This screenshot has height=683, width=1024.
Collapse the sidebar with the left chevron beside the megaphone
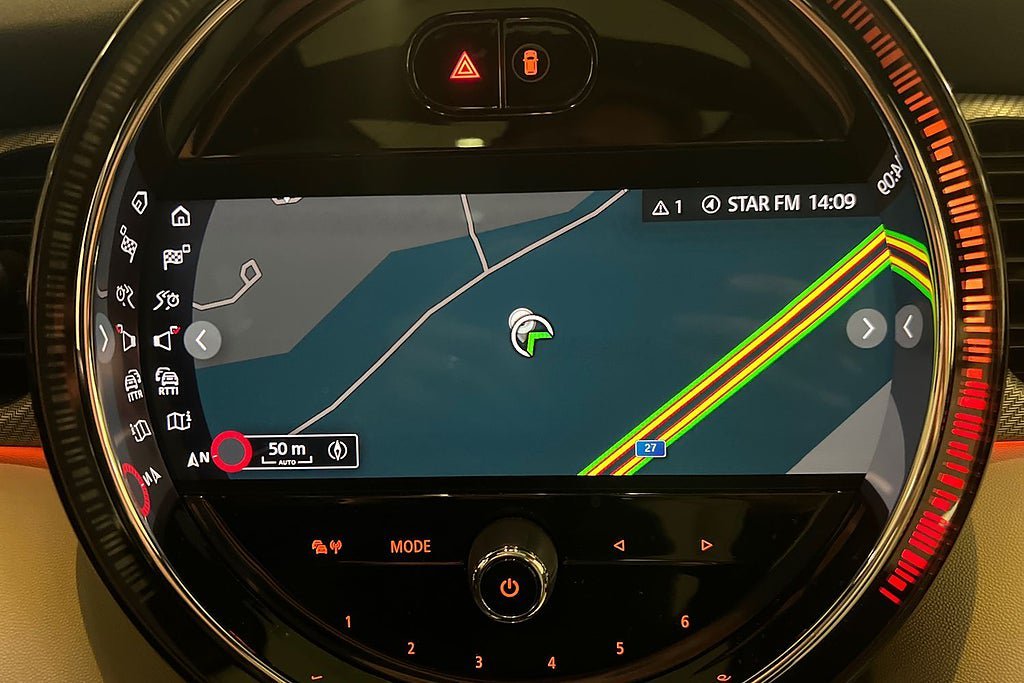click(x=202, y=340)
